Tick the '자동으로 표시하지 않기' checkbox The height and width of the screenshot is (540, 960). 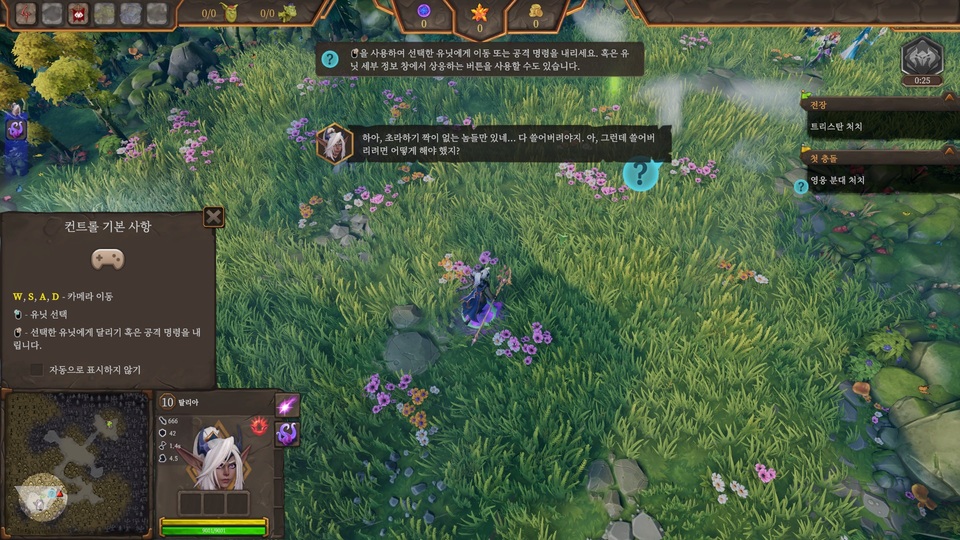(37, 370)
